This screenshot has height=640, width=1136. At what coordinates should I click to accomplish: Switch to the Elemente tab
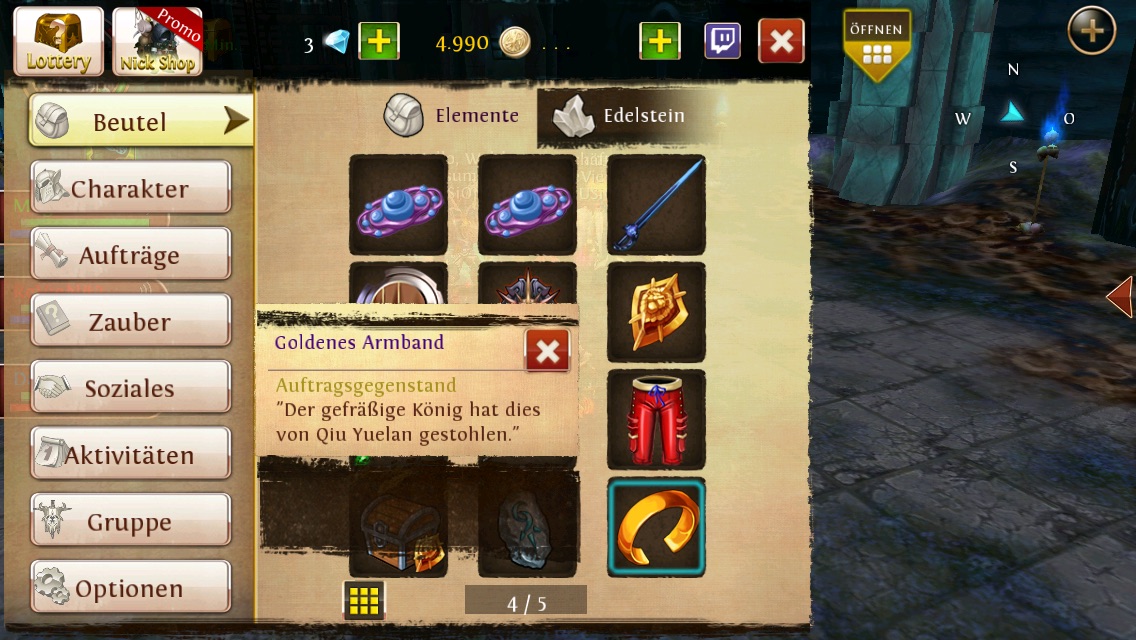point(453,116)
